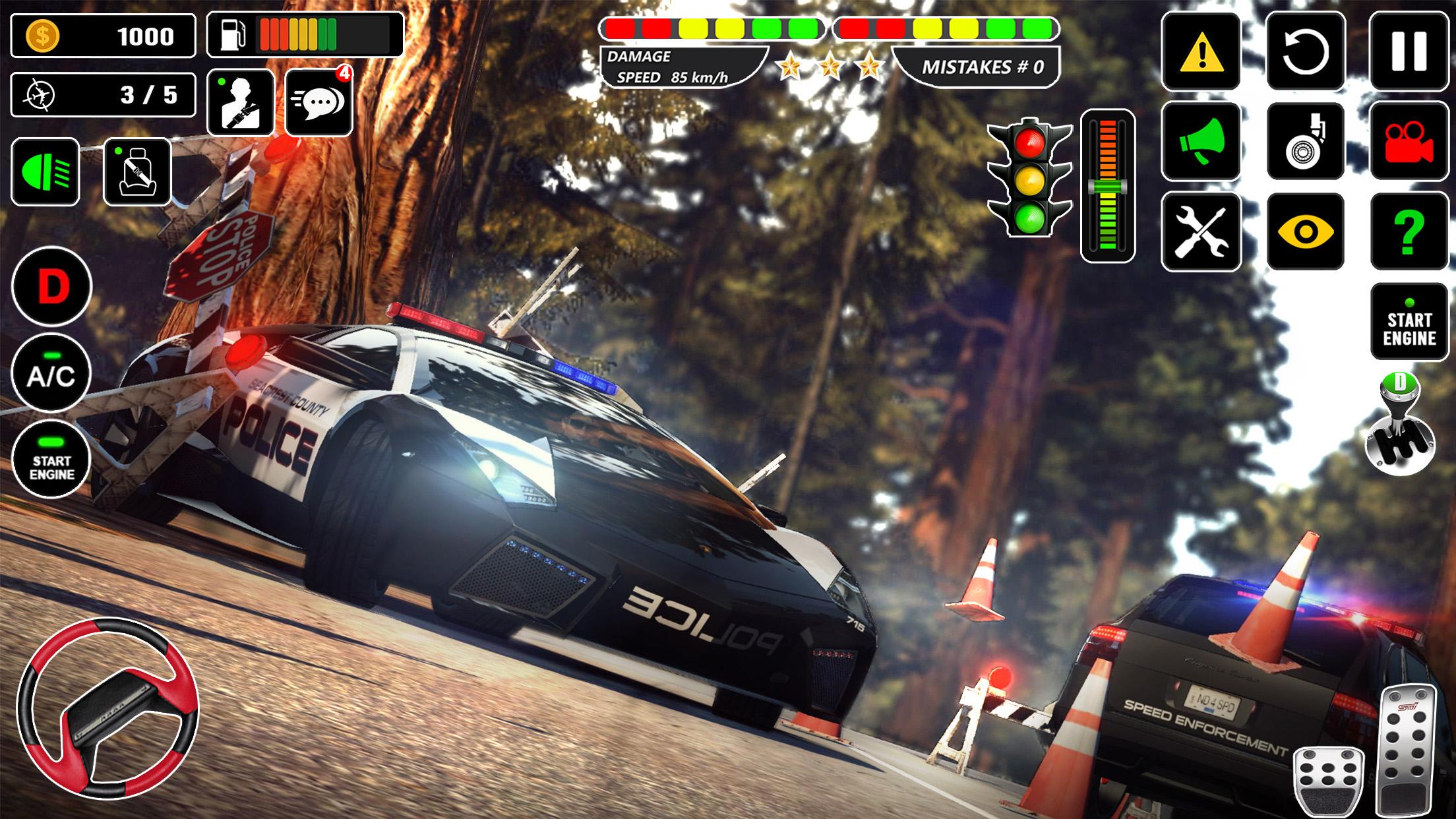
Task: Open chat messages with notification badge
Action: pos(318,103)
